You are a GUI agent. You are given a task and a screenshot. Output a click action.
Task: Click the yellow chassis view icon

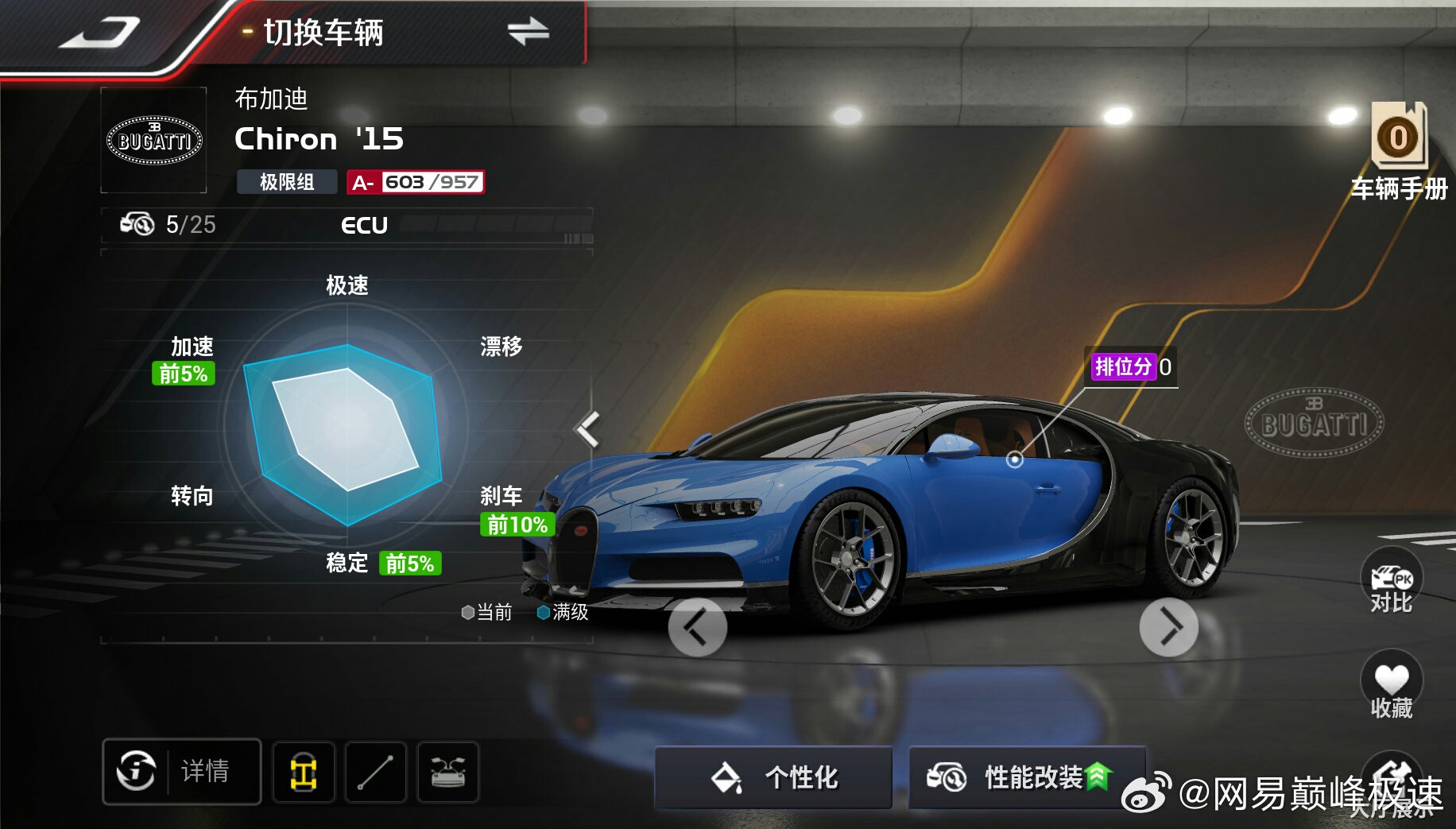point(304,772)
